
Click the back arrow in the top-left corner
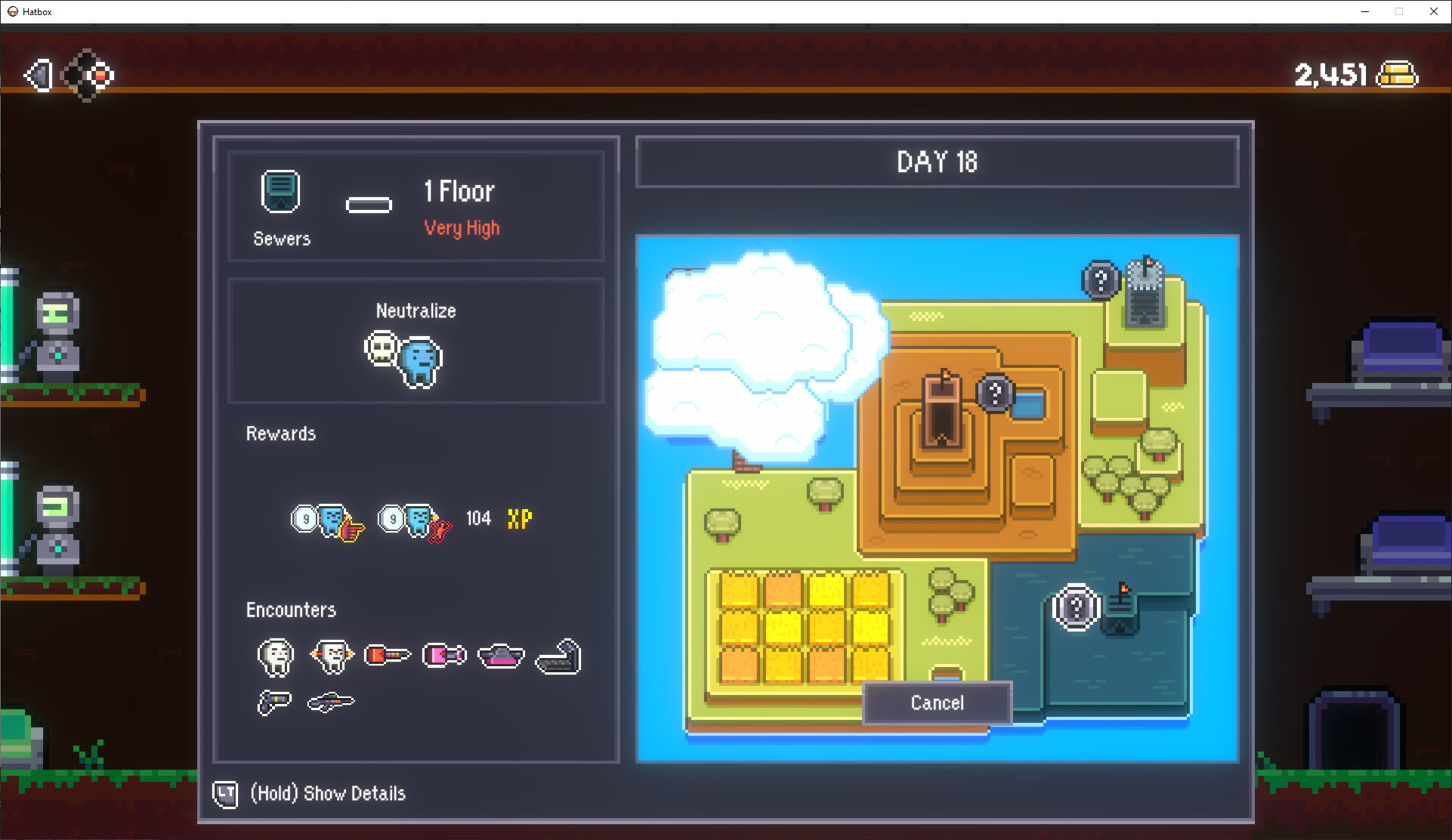coord(39,75)
